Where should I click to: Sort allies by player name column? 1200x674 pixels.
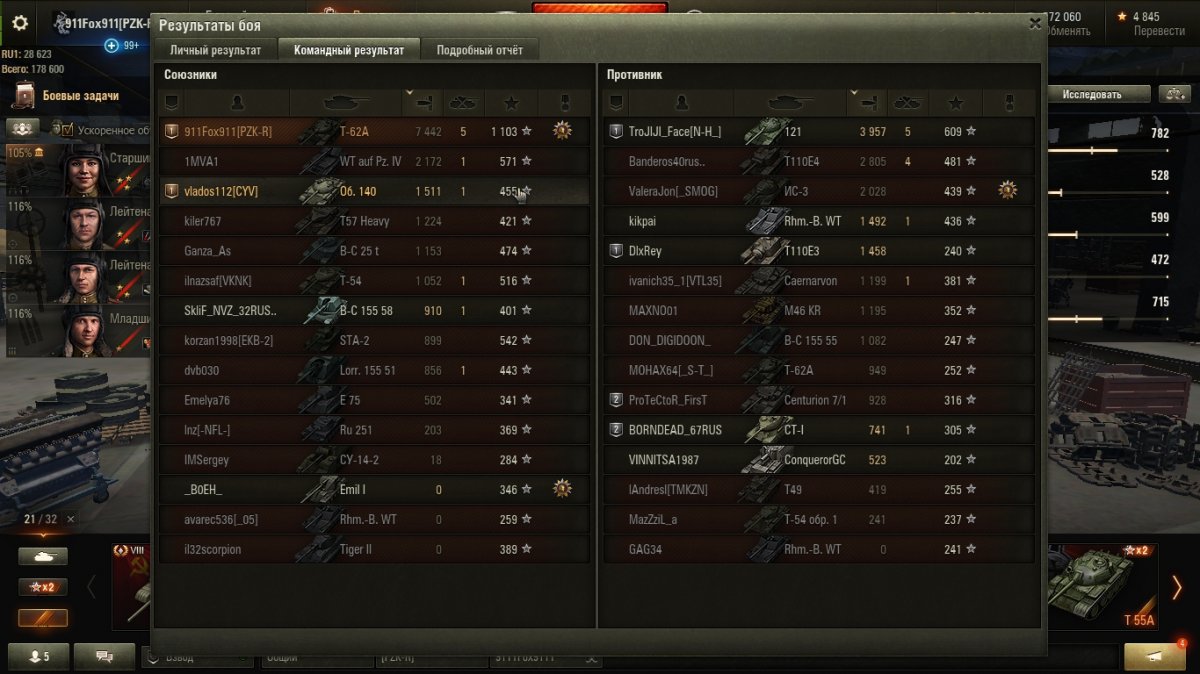pos(236,102)
